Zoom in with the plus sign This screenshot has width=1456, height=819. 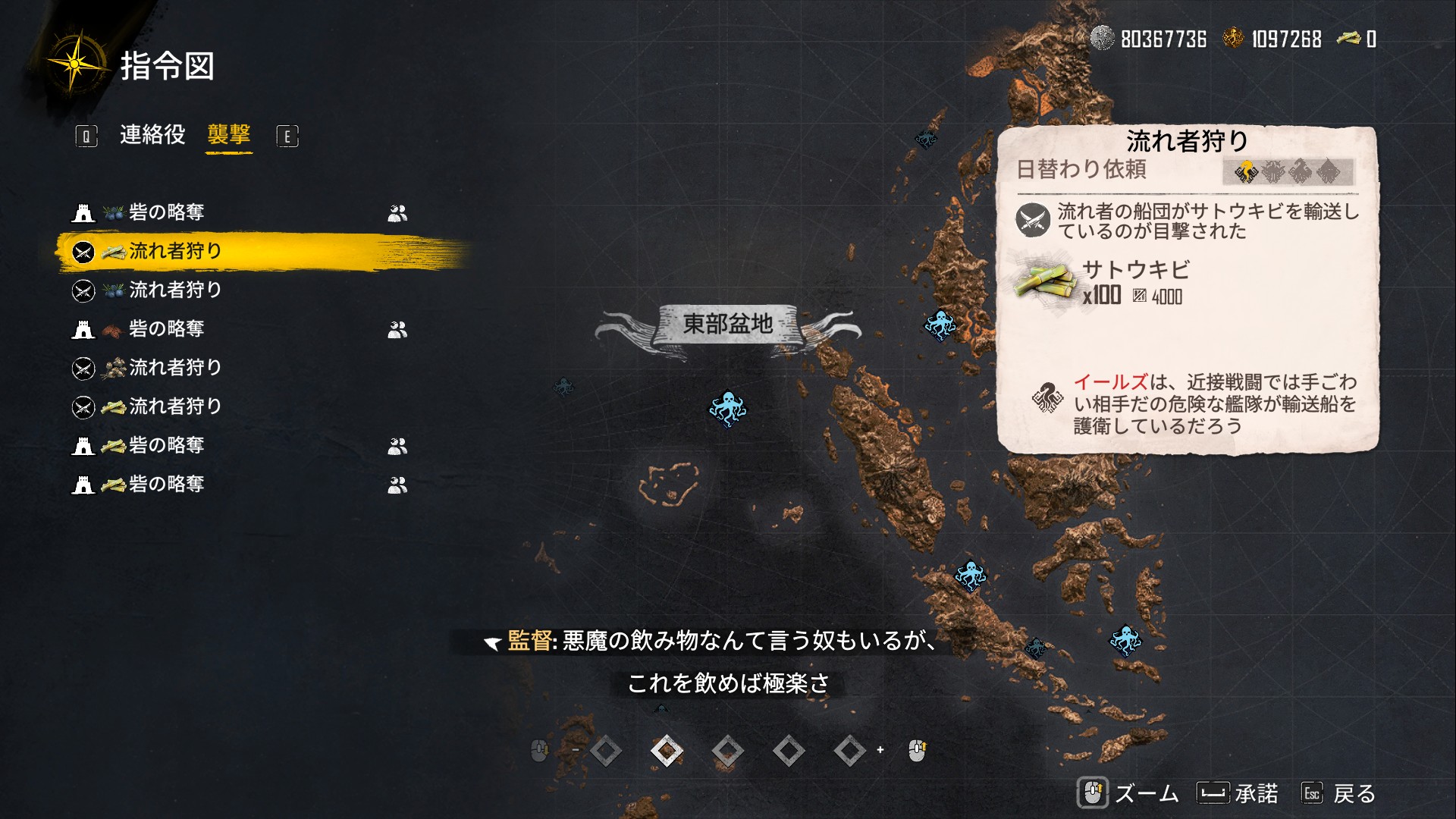point(880,750)
